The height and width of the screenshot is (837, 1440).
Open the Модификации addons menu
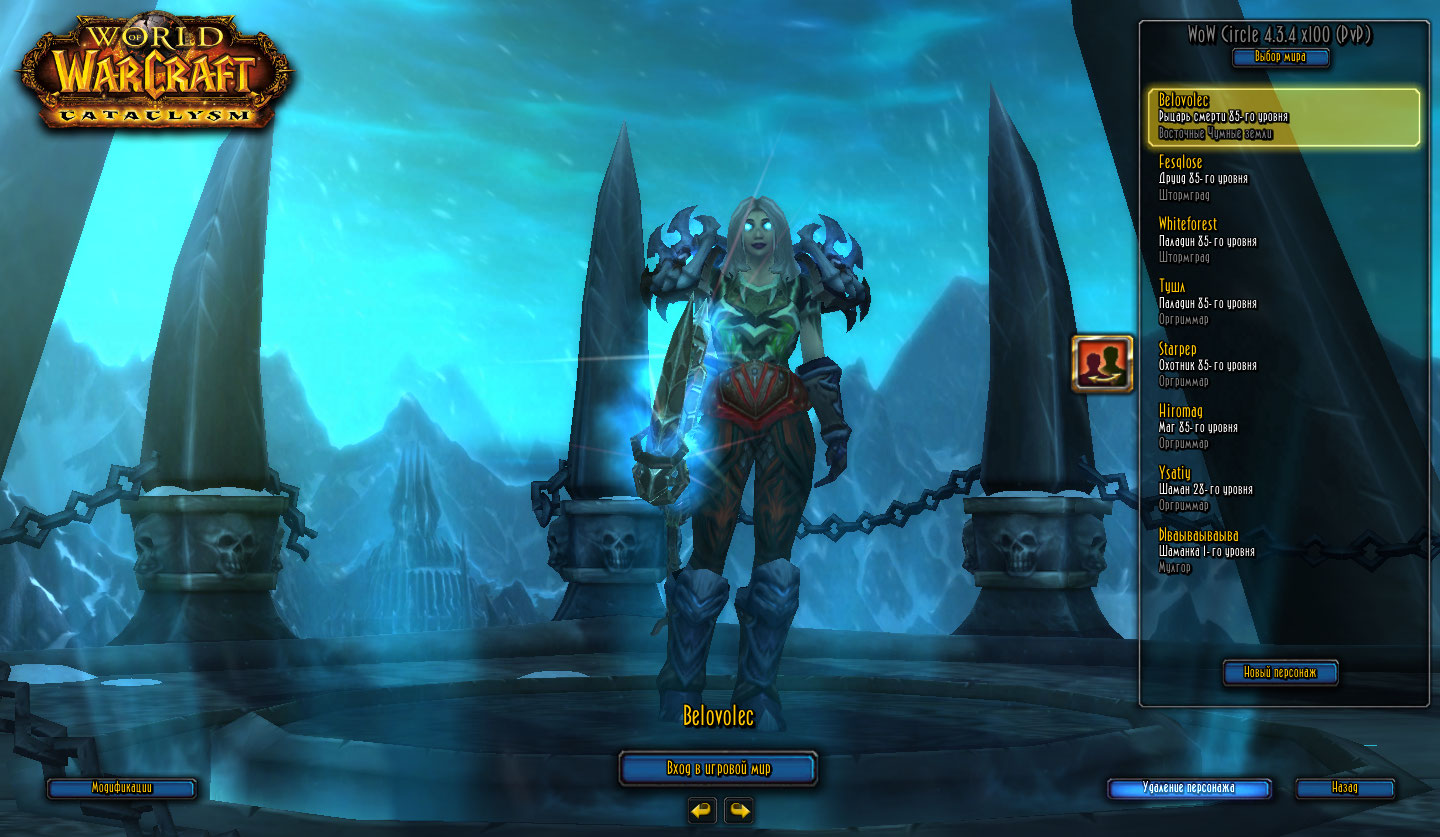pyautogui.click(x=122, y=788)
